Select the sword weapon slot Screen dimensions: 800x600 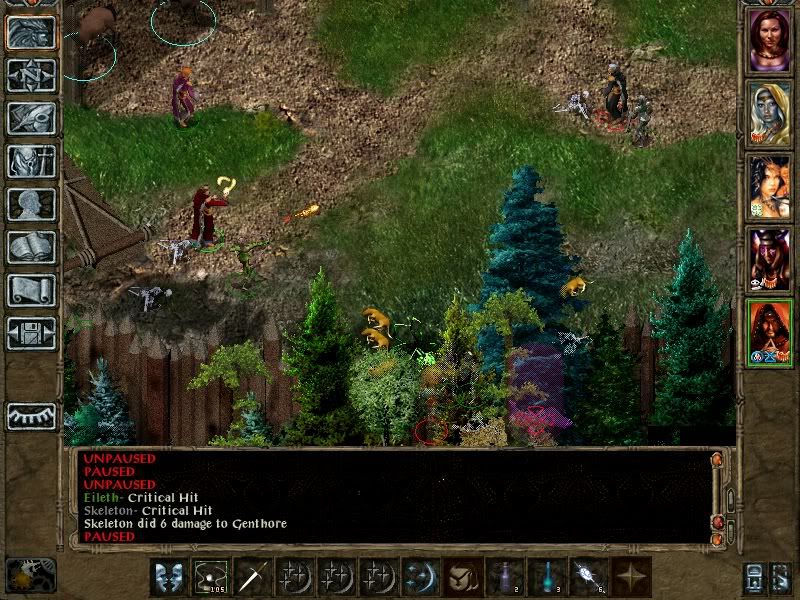coord(251,577)
